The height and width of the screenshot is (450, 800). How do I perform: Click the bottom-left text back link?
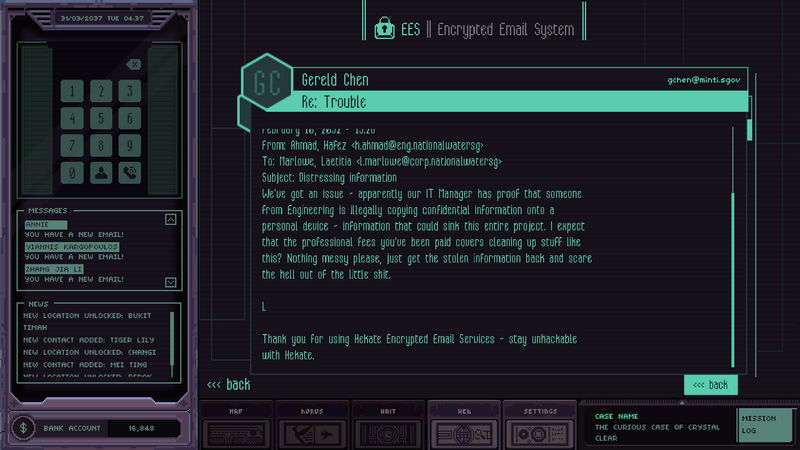pyautogui.click(x=228, y=385)
